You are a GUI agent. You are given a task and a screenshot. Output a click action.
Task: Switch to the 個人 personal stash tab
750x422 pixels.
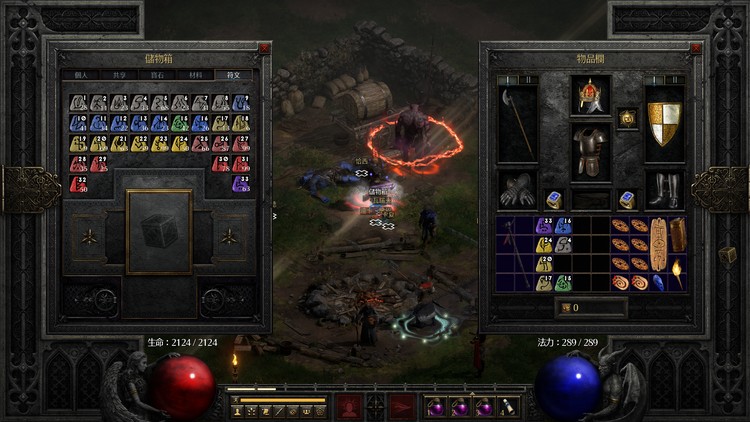tap(81, 75)
